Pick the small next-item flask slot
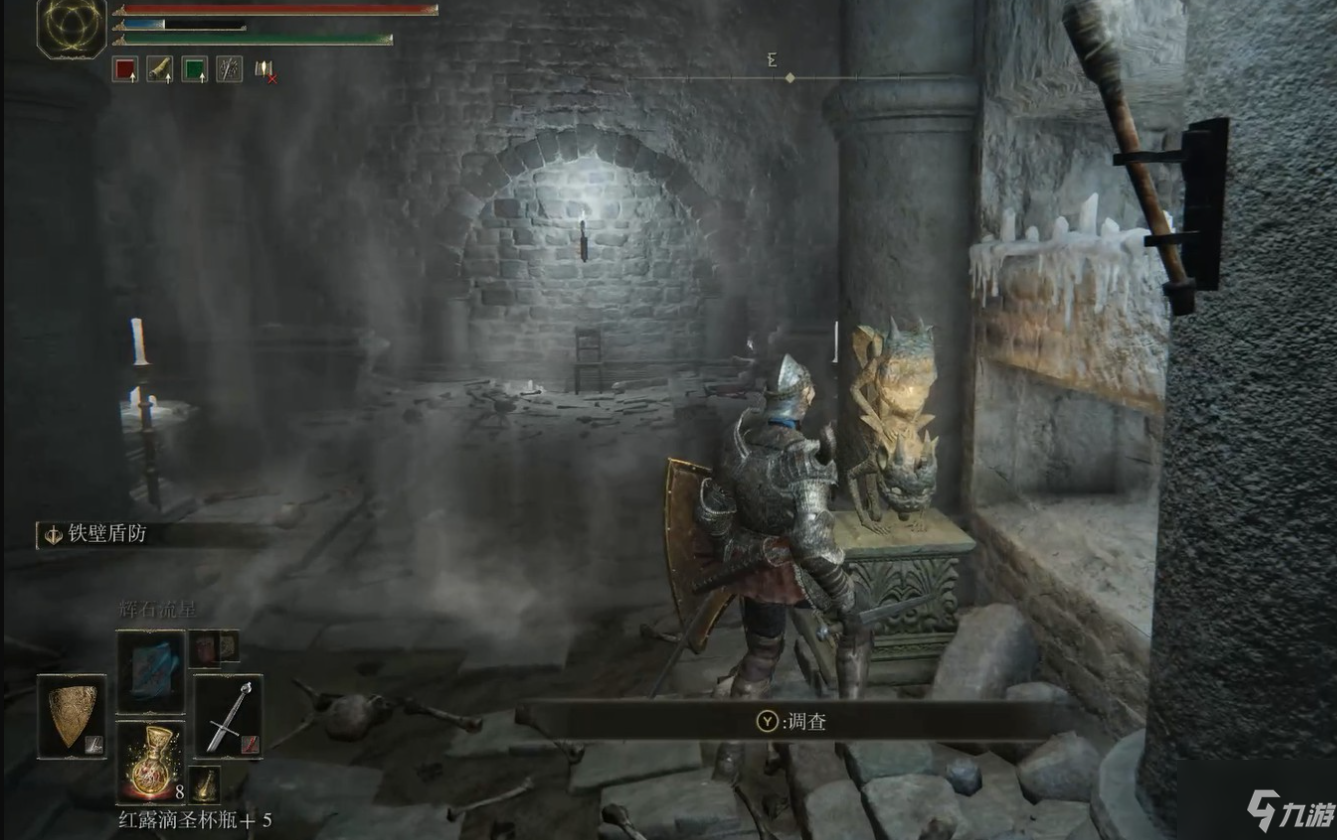 (205, 784)
